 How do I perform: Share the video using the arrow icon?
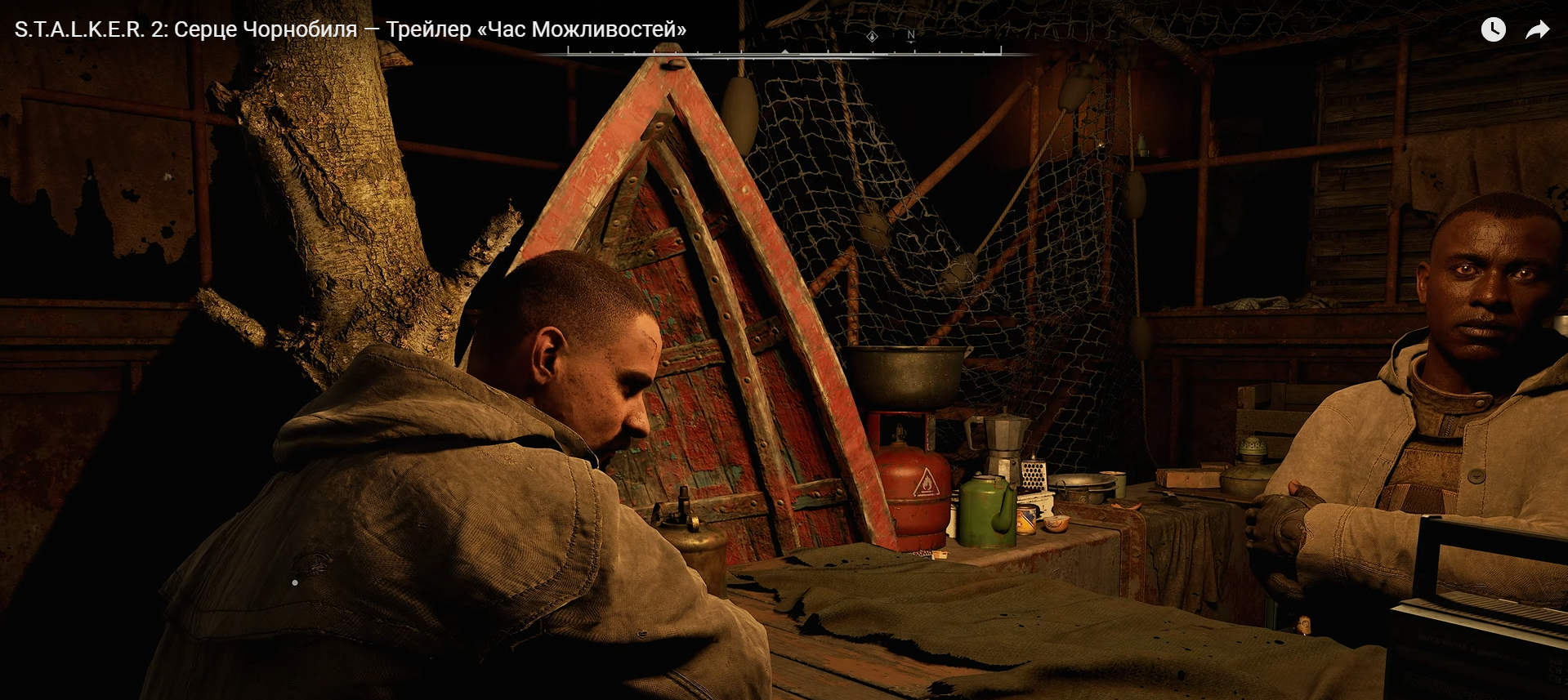pyautogui.click(x=1537, y=30)
